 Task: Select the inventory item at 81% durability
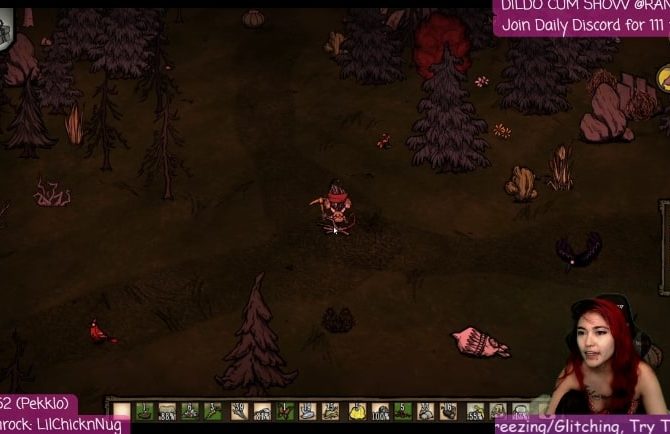tap(261, 410)
